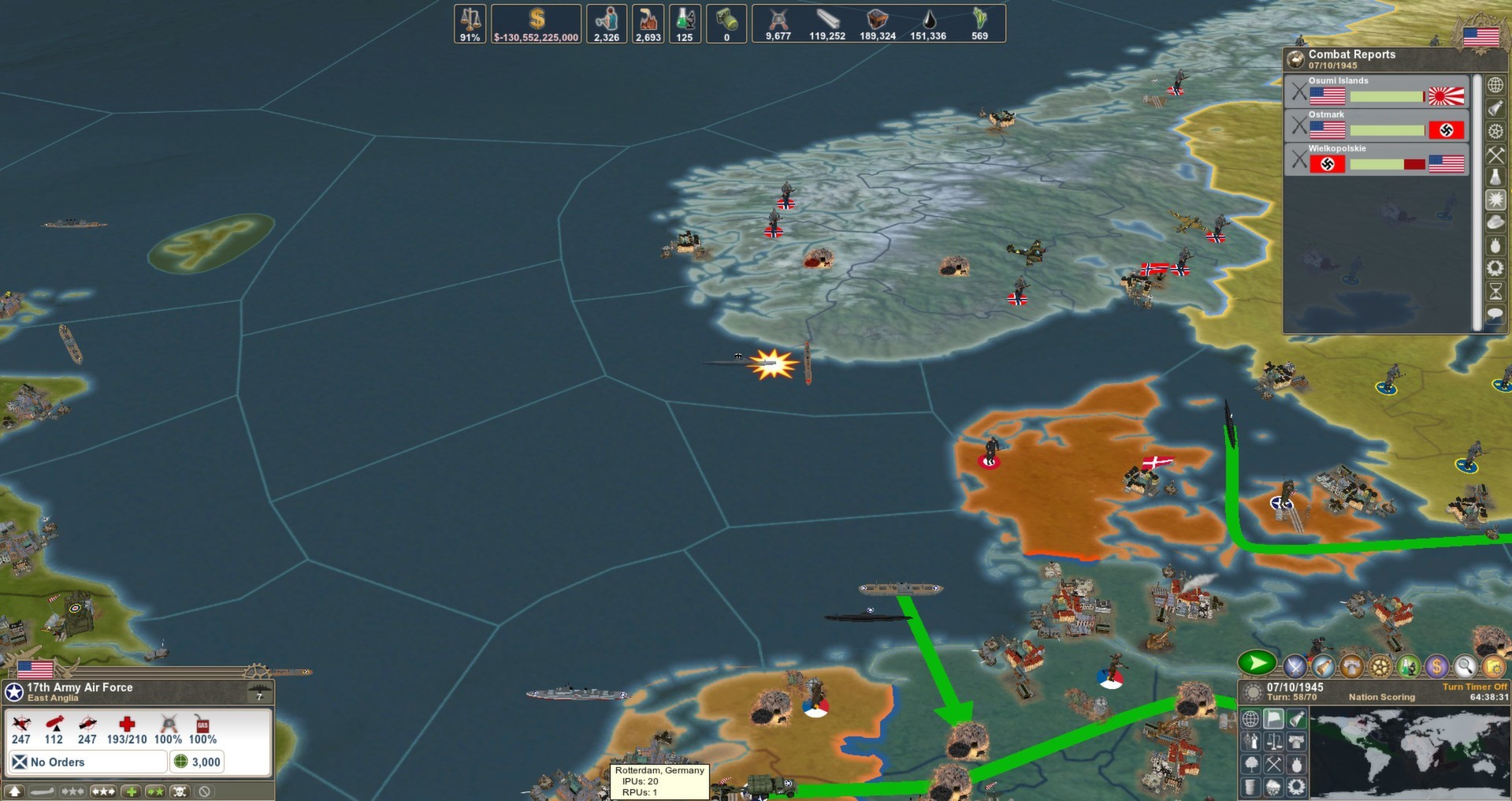
Task: Show the pickaxes resource reports tab
Action: pos(1495,155)
